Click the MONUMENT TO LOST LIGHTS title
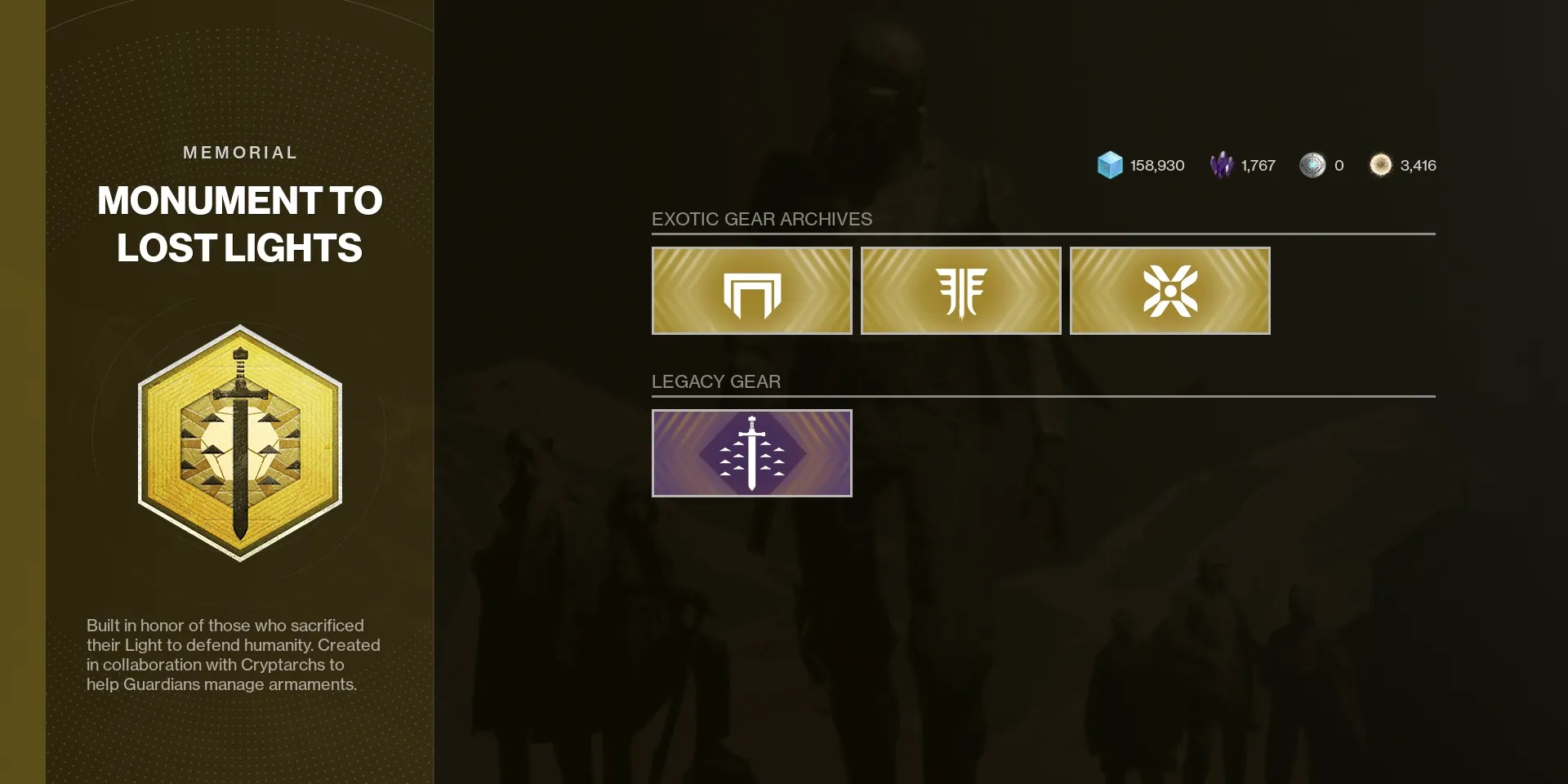Viewport: 1568px width, 784px height. point(239,225)
